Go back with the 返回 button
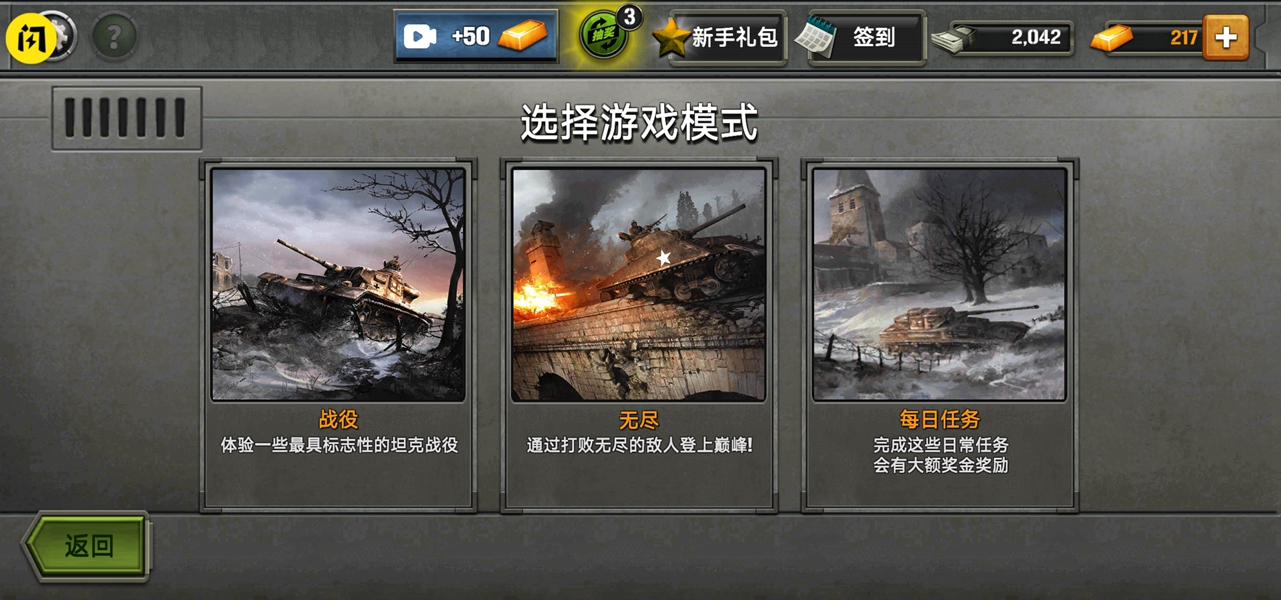 coord(88,546)
